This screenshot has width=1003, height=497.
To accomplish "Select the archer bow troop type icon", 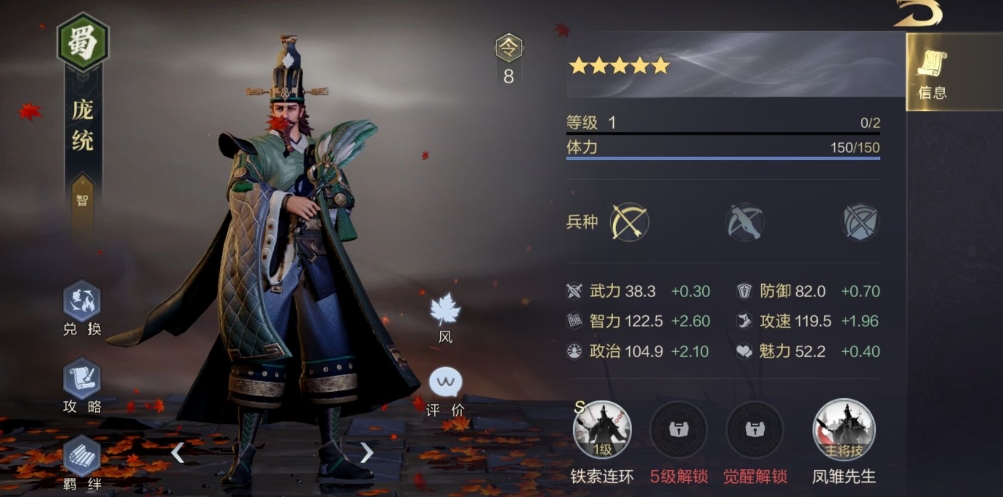I will click(x=629, y=222).
